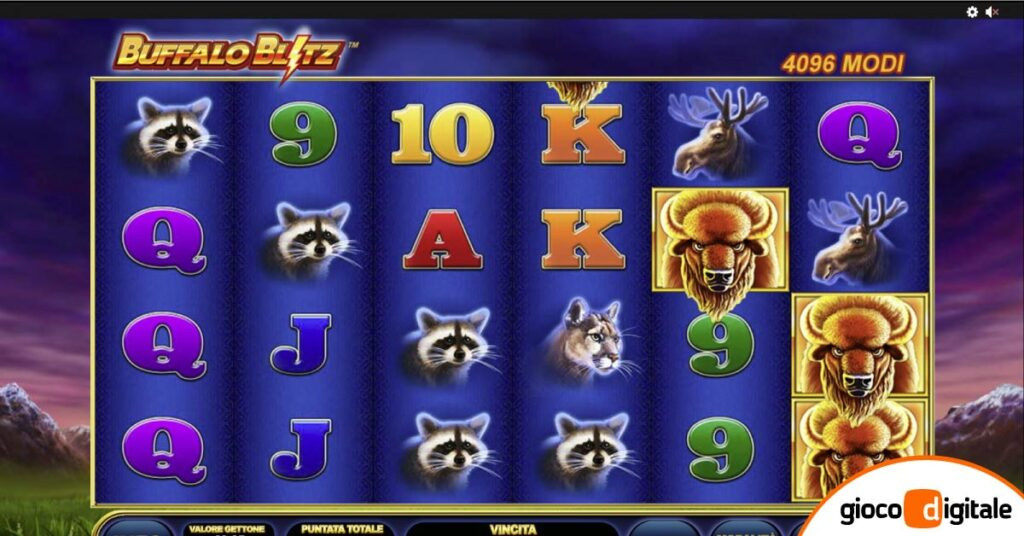The height and width of the screenshot is (536, 1024).
Task: Toggle the muted speaker sound icon
Action: click(992, 11)
